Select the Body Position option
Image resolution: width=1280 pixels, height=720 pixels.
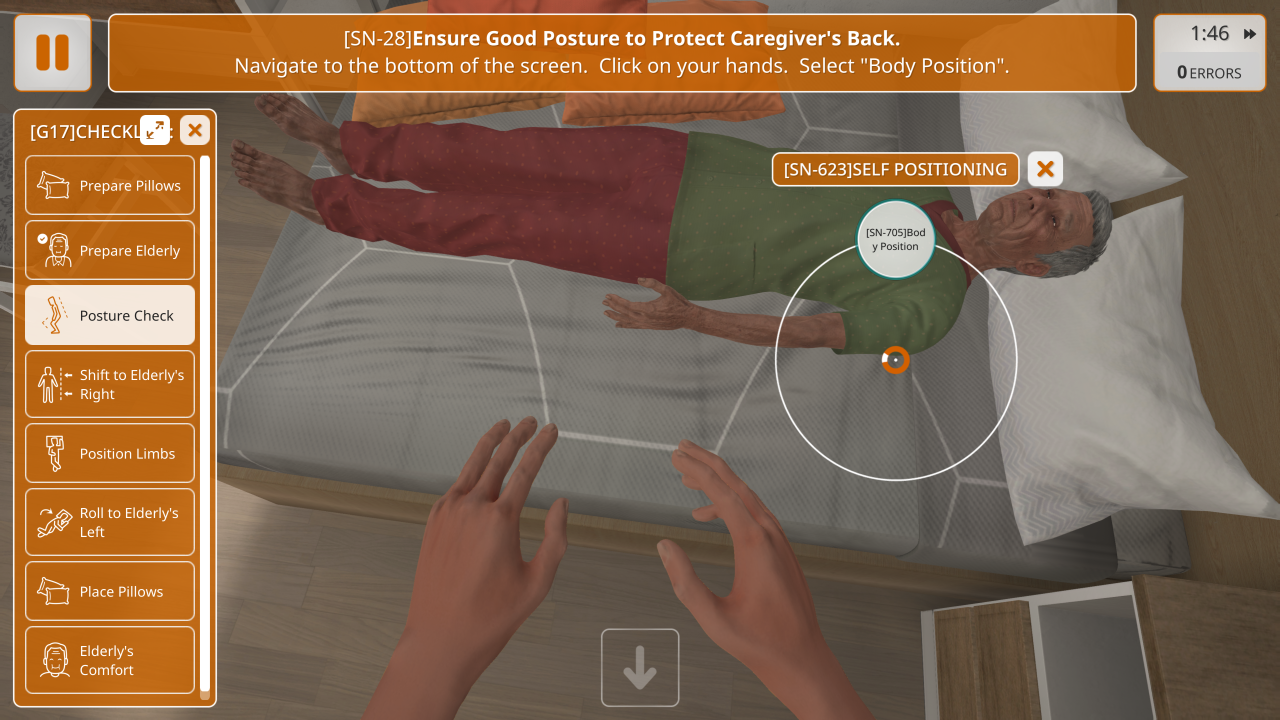[895, 240]
